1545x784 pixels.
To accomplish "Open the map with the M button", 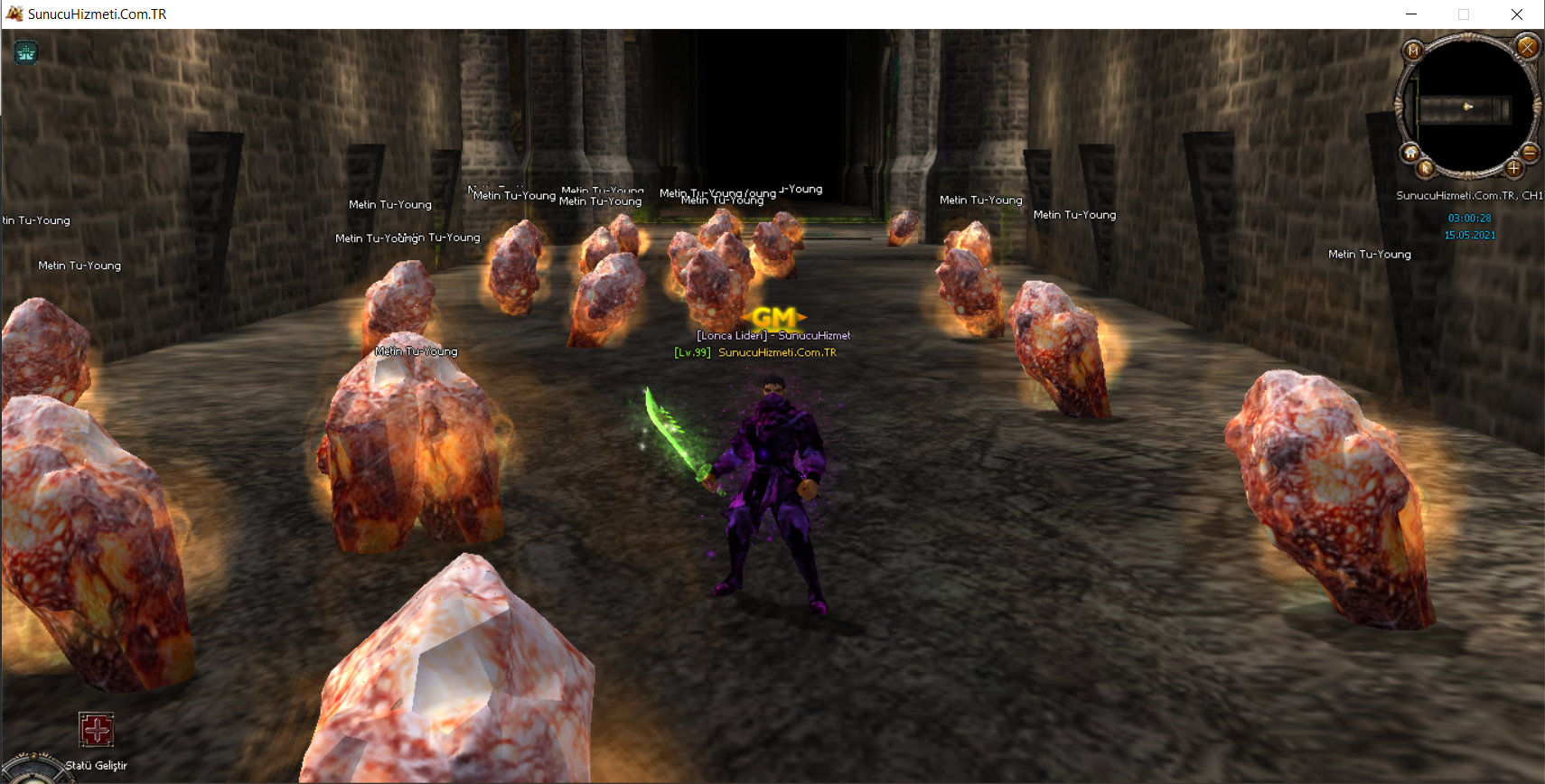I will (1414, 51).
